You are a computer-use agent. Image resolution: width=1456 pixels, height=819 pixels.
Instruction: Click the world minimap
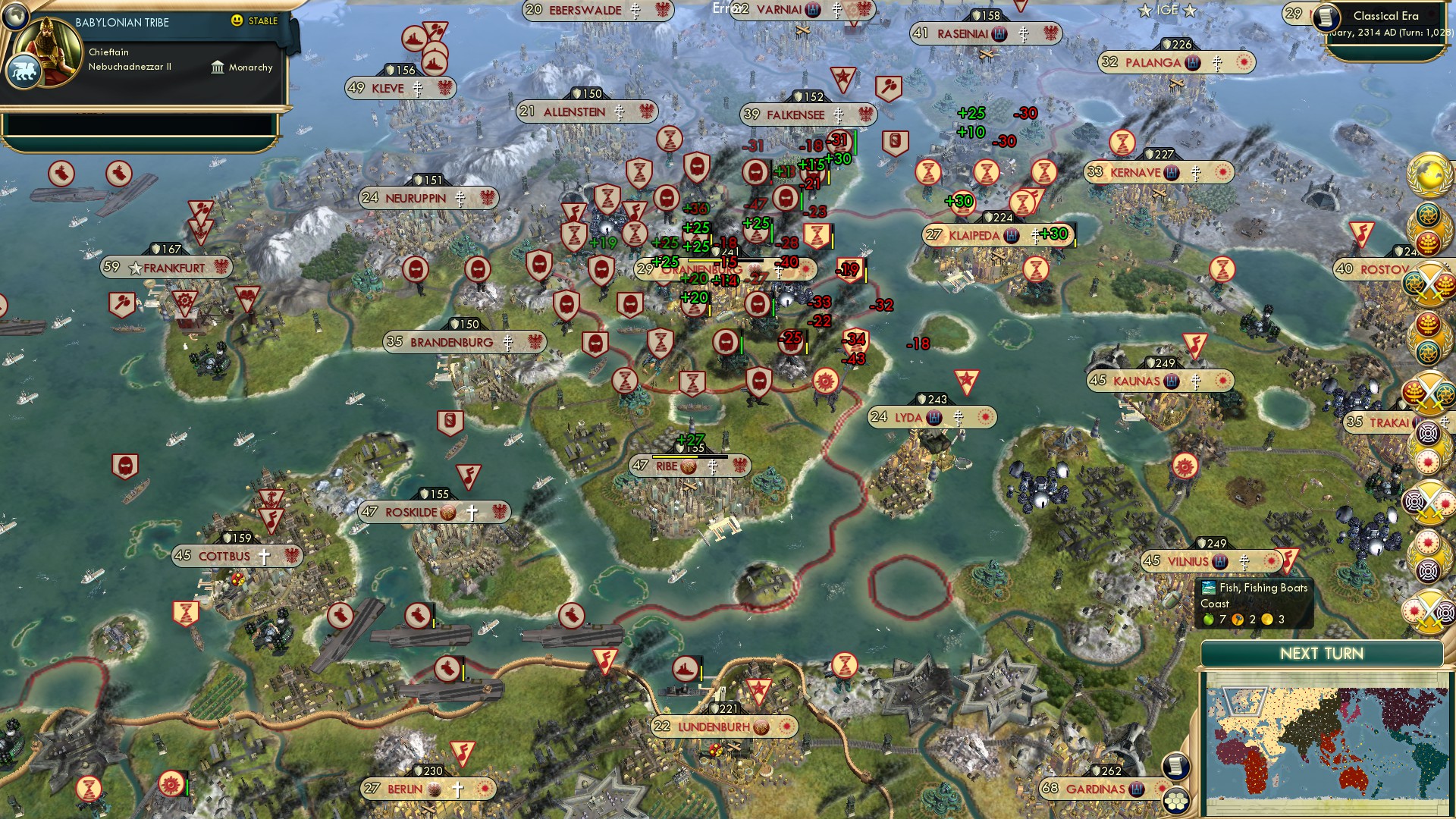point(1323,748)
